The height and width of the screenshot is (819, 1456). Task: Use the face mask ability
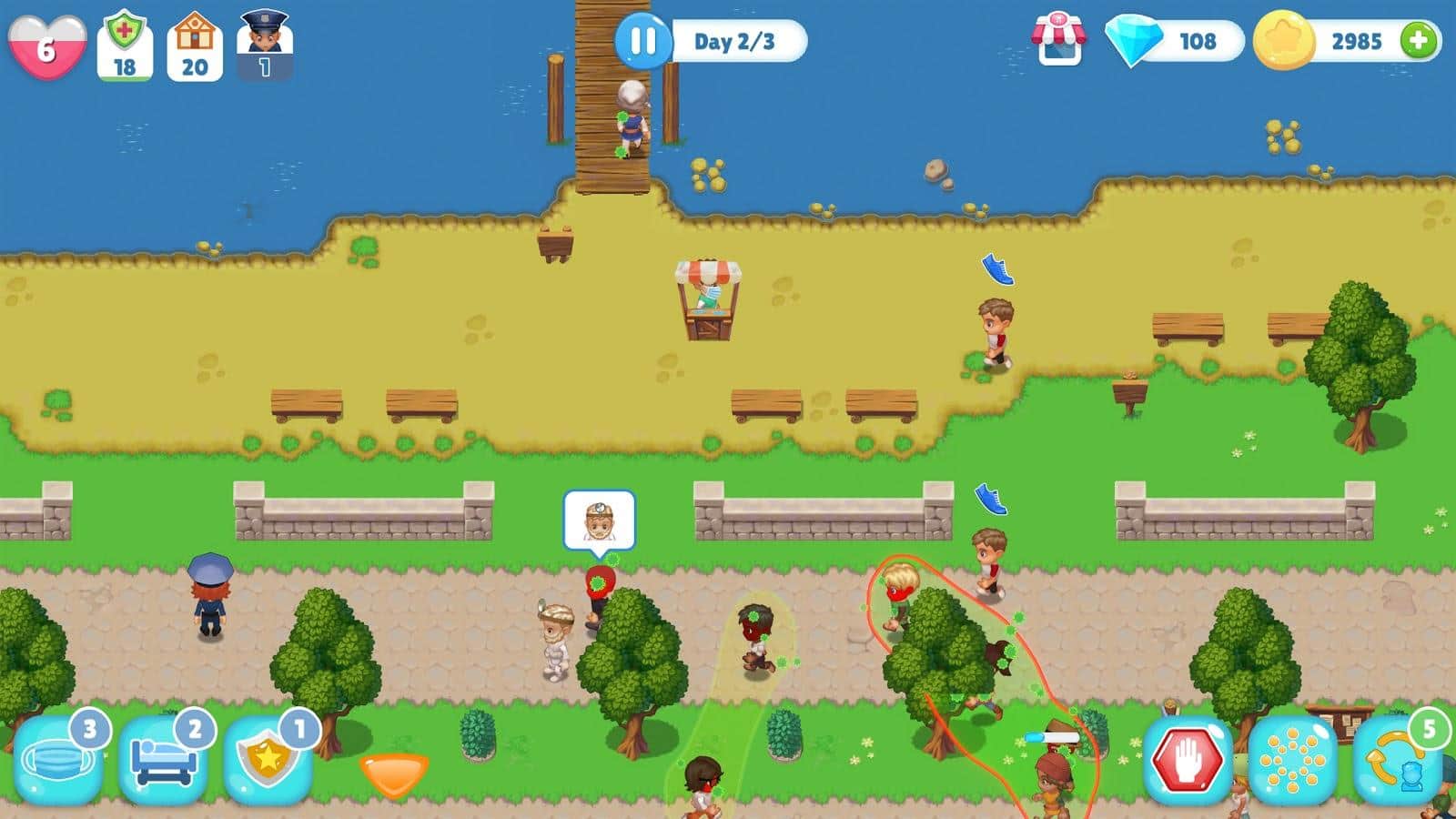click(58, 760)
